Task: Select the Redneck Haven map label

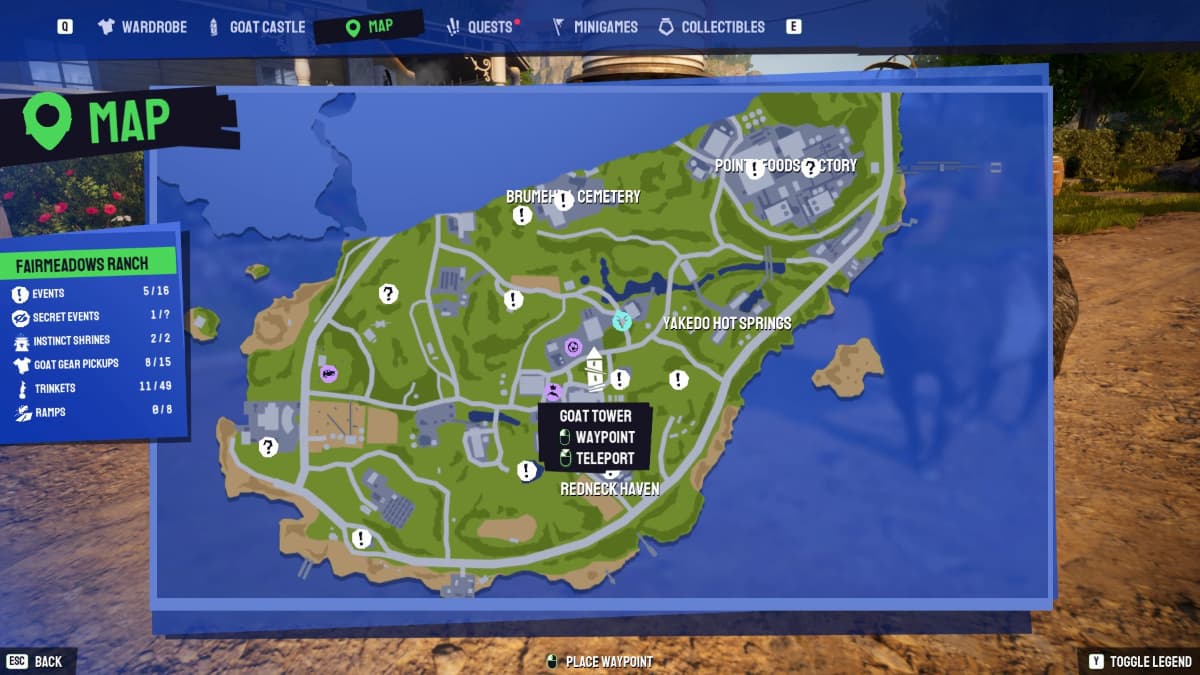Action: coord(609,489)
